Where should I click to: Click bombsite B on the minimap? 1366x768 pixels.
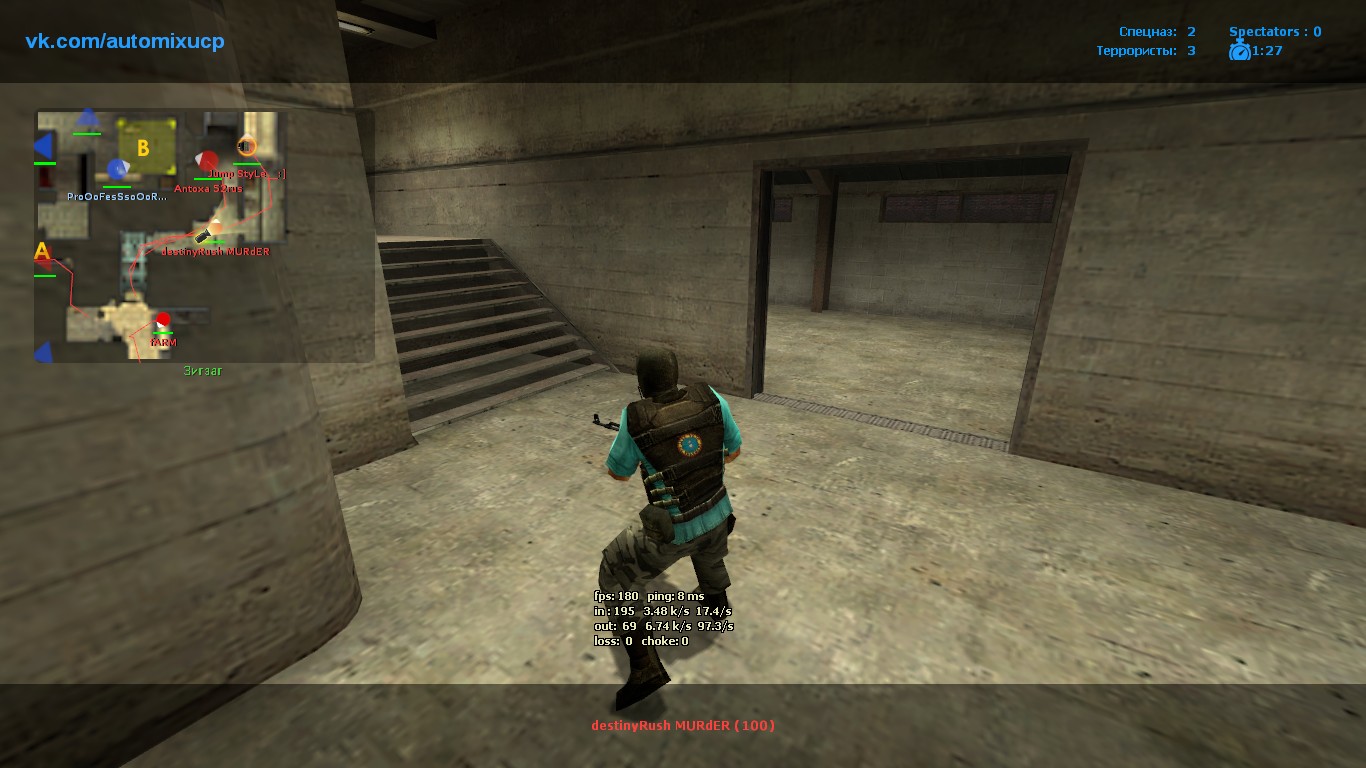coord(145,148)
